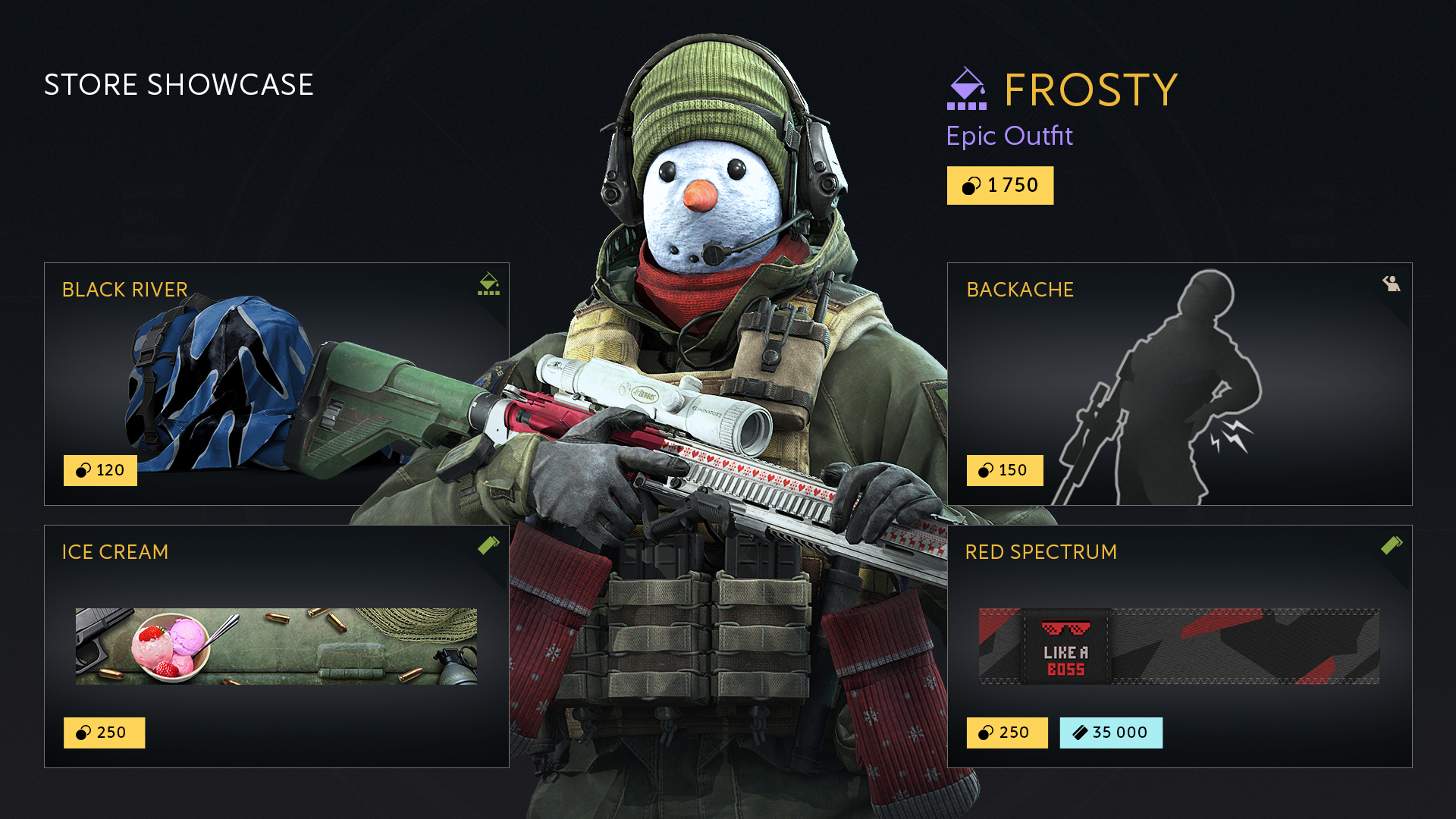Viewport: 1456px width, 819px height.
Task: Select the Ice Cream calling card
Action: pos(276,646)
